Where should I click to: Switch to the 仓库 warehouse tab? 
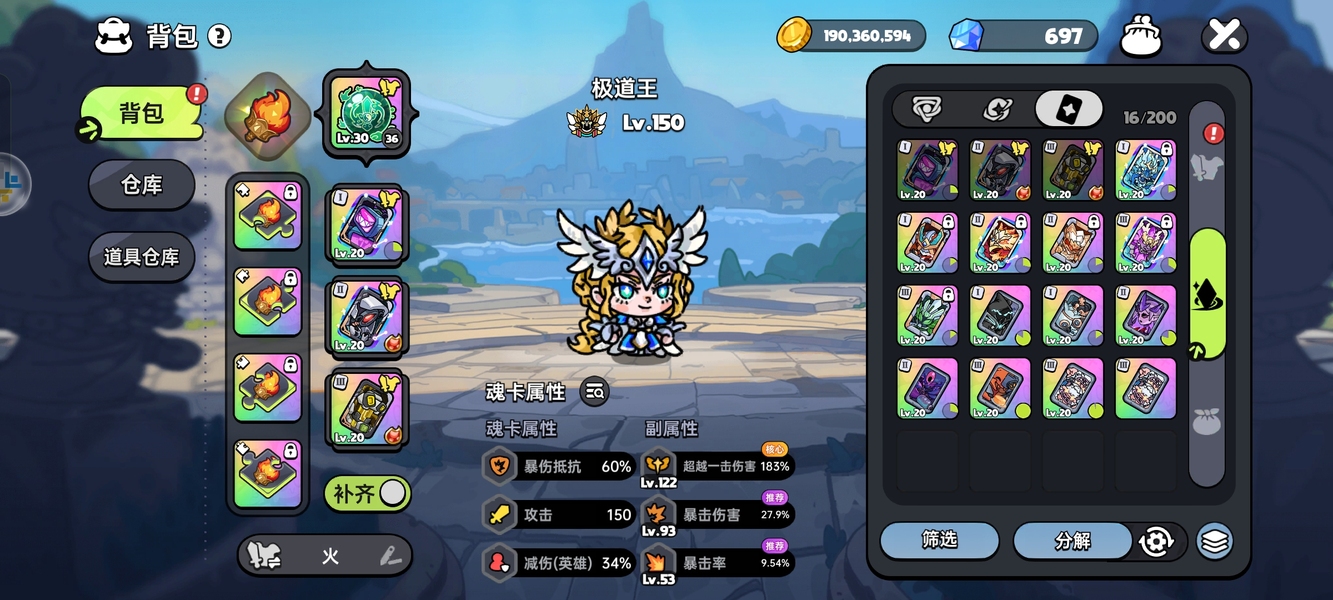(x=141, y=185)
